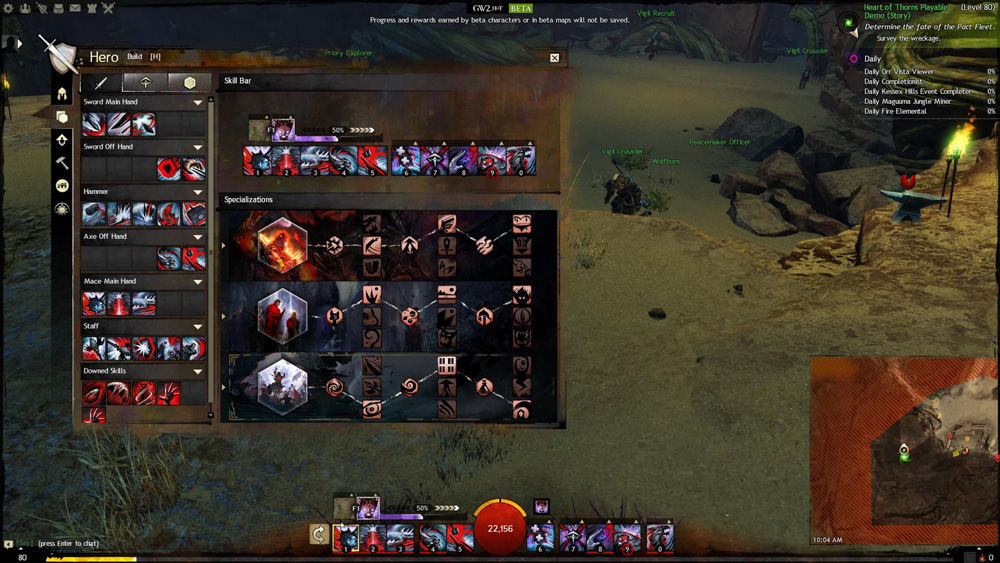Switch to the sword weapon skills tab

pyautogui.click(x=101, y=83)
